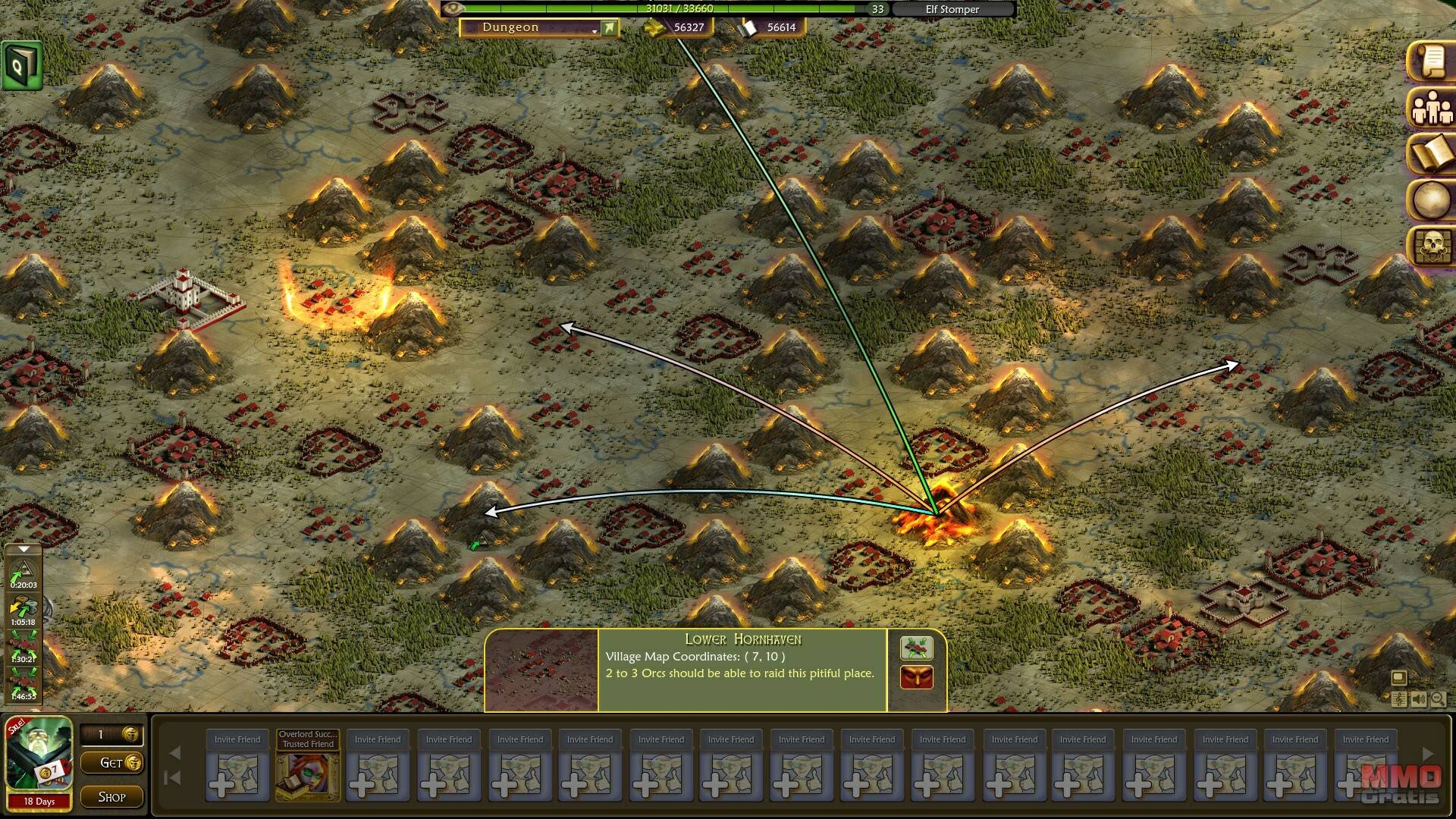This screenshot has width=1456, height=819.
Task: Open the friends panel with three figures
Action: point(1431,108)
